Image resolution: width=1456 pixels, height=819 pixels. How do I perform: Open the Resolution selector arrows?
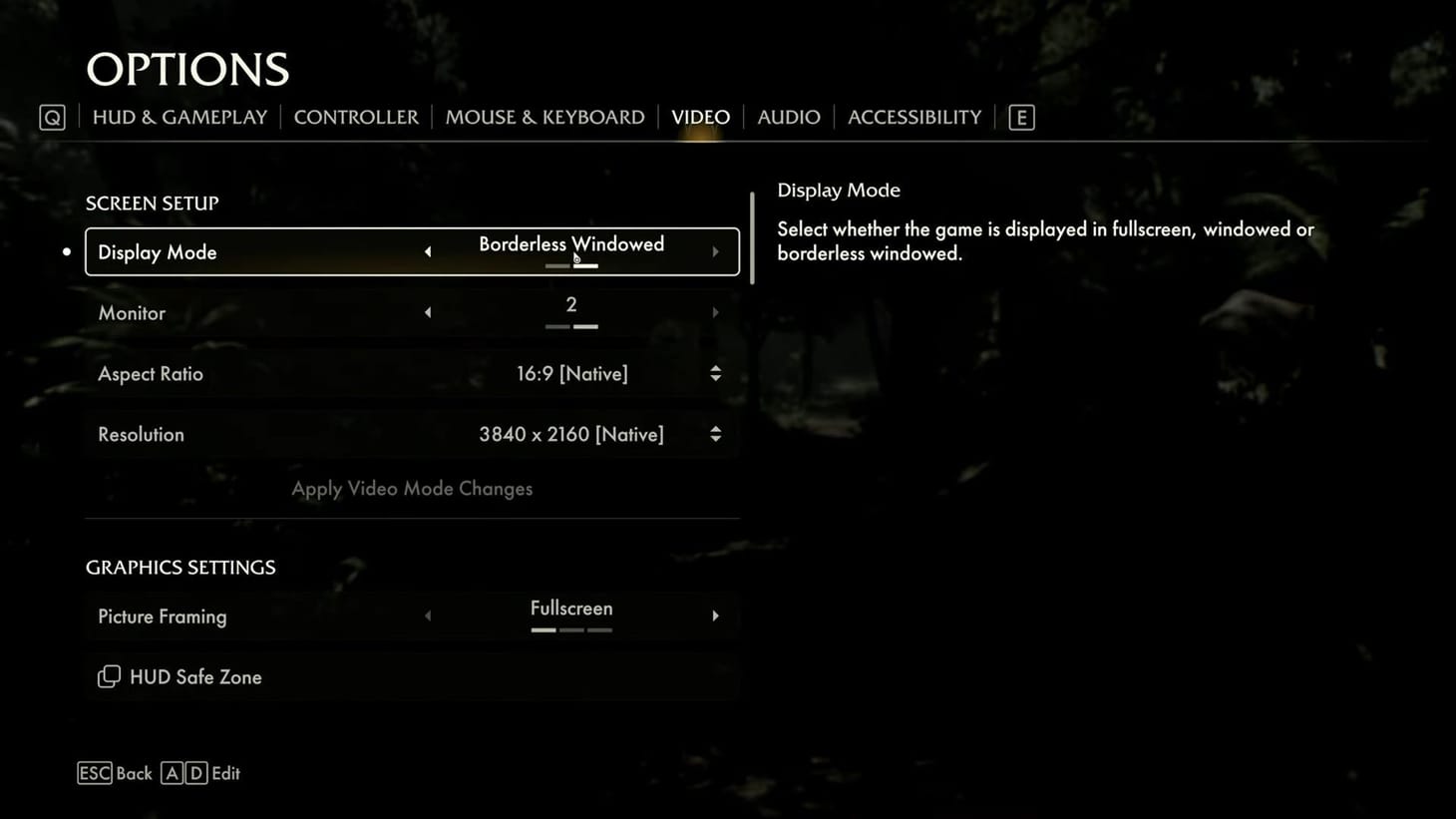click(715, 434)
